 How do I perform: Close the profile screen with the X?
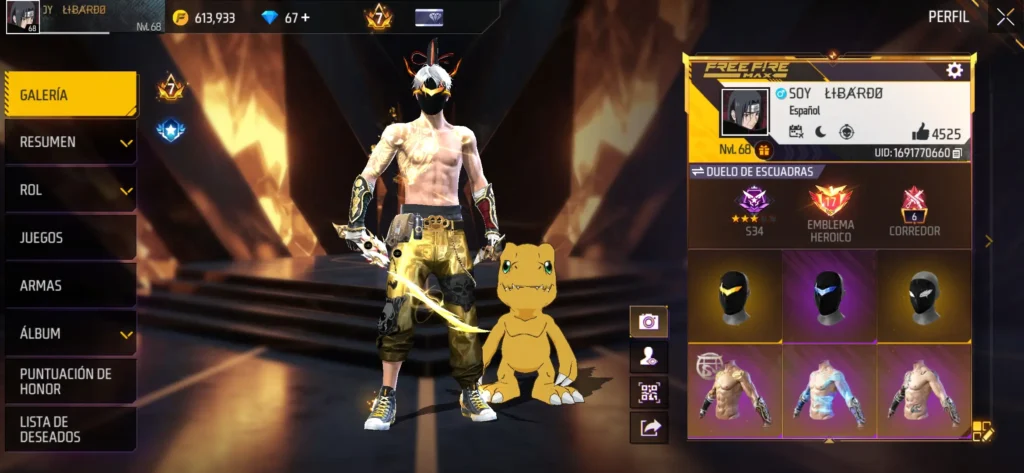1005,17
